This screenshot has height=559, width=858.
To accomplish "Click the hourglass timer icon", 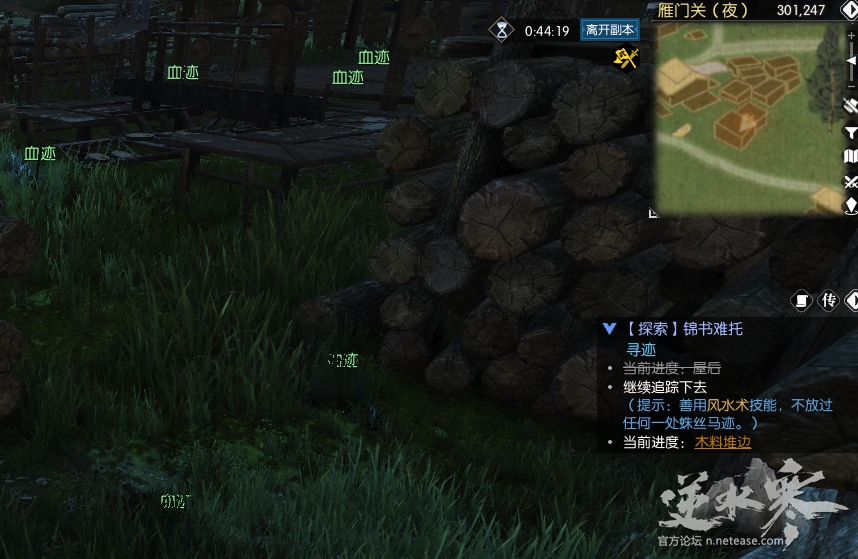I will click(x=501, y=30).
